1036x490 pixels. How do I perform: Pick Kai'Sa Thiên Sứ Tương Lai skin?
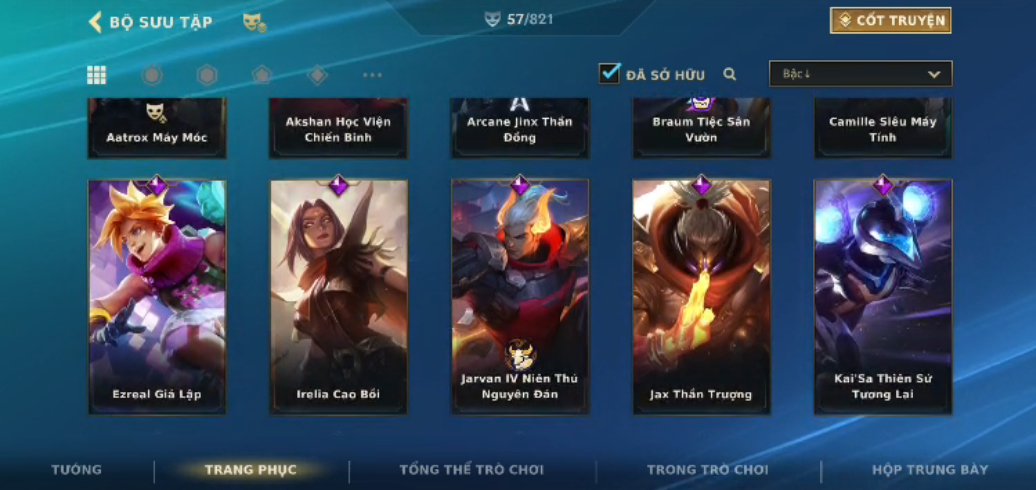pyautogui.click(x=883, y=297)
